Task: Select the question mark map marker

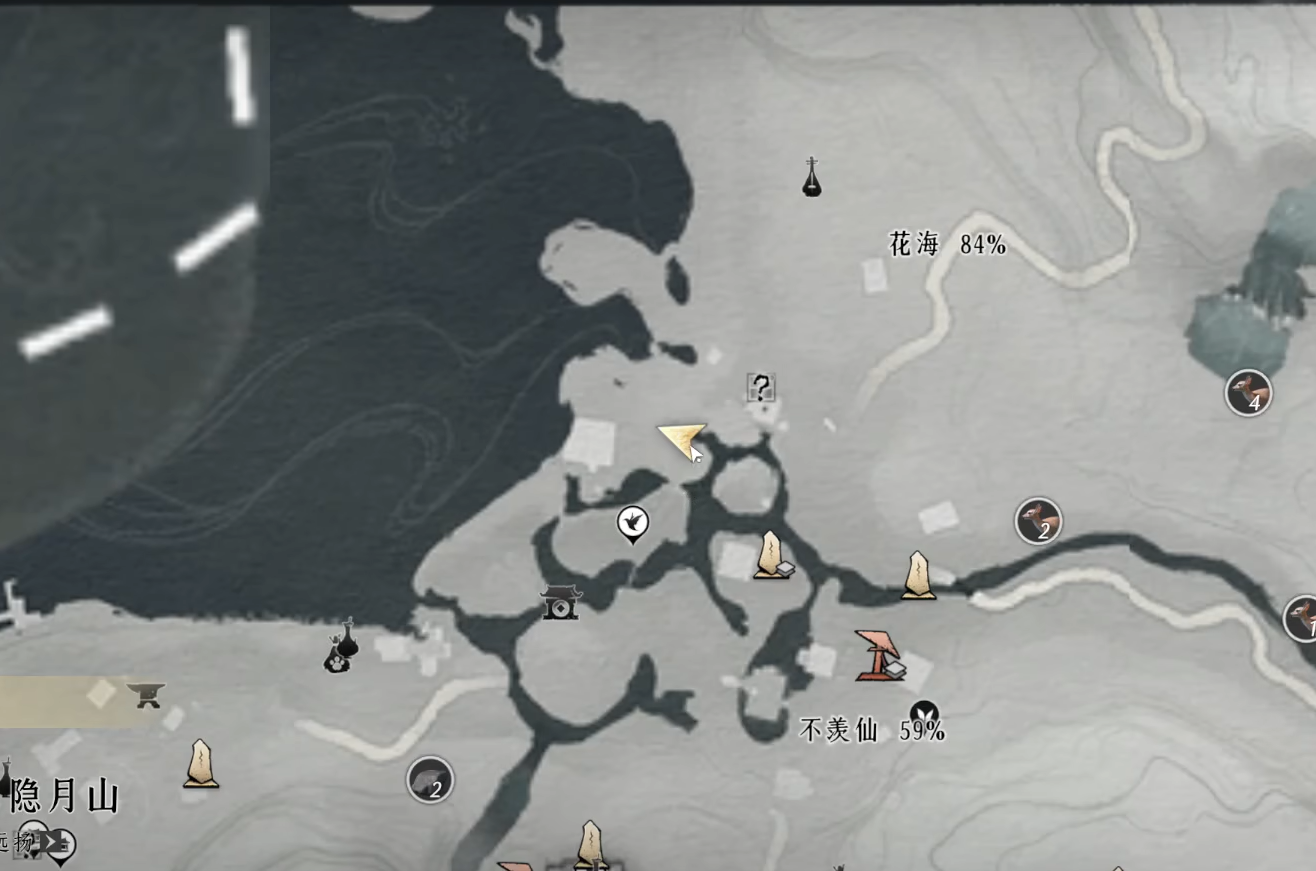Action: click(x=761, y=387)
